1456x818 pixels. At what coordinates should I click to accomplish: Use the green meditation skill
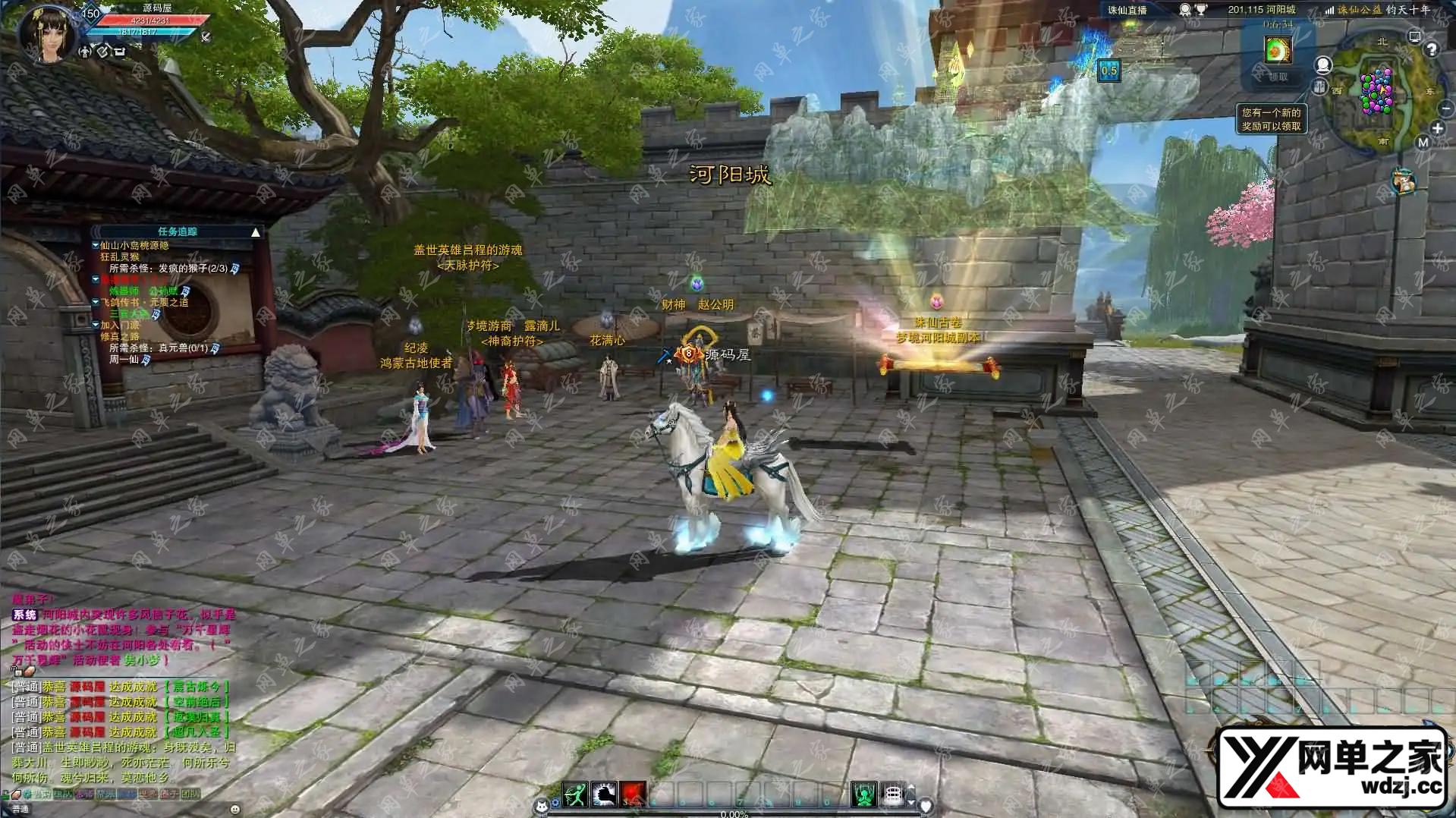pyautogui.click(x=863, y=794)
